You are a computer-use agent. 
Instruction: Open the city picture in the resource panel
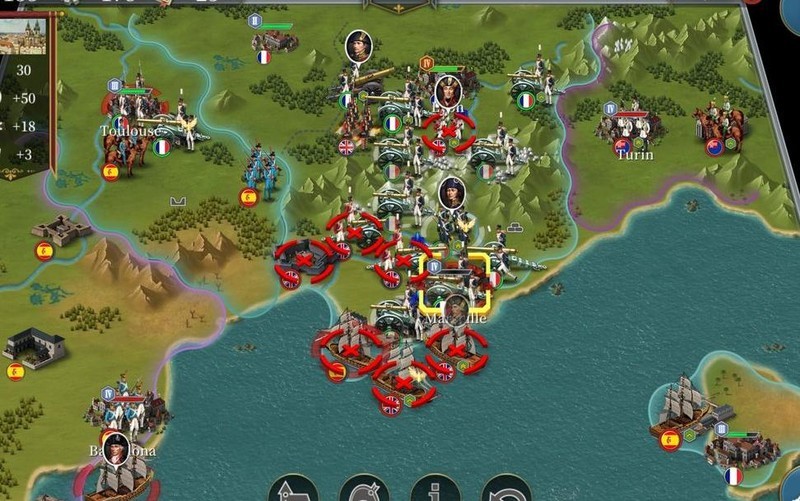(x=22, y=37)
